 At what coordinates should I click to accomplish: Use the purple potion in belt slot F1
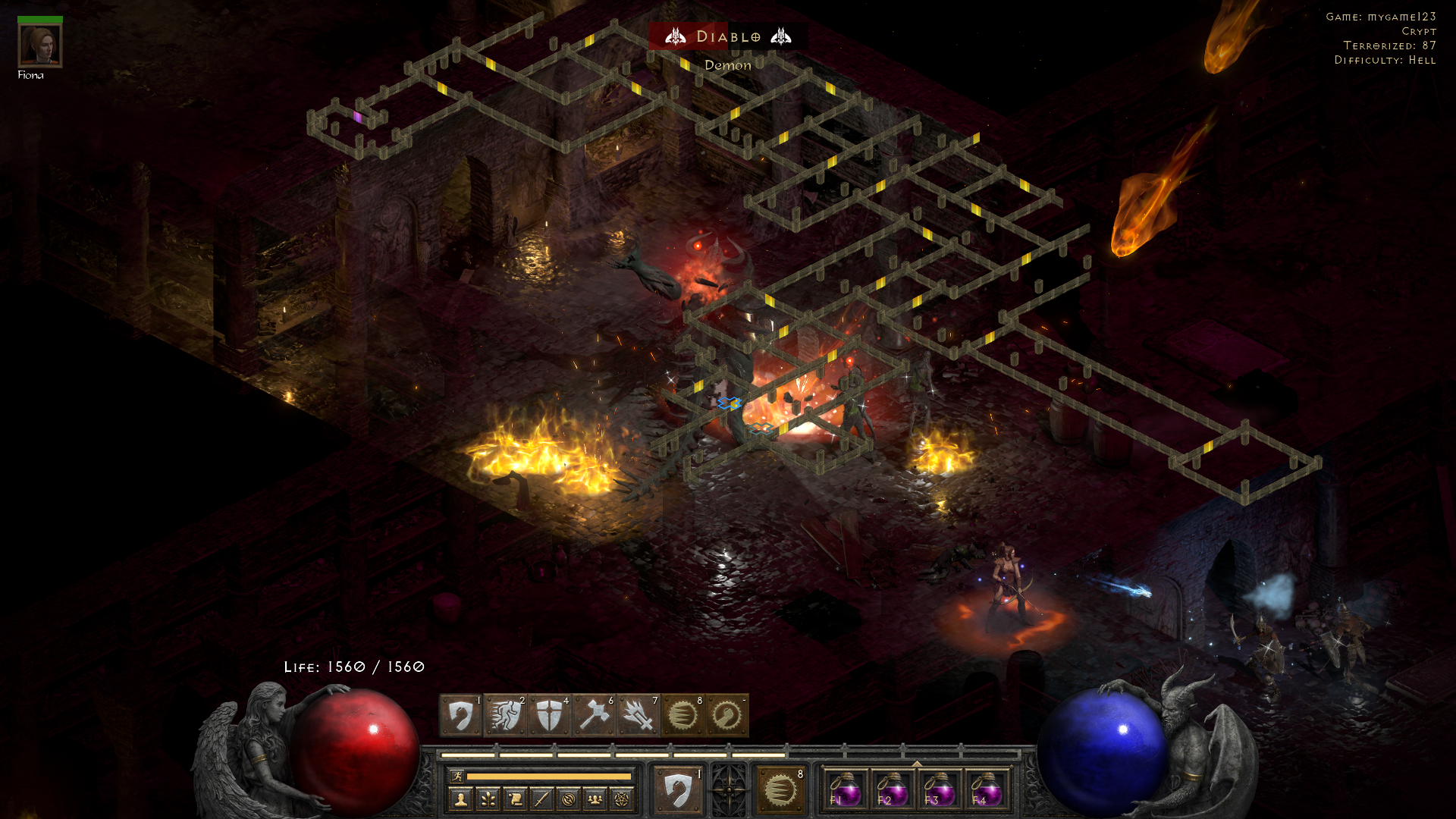pyautogui.click(x=845, y=790)
